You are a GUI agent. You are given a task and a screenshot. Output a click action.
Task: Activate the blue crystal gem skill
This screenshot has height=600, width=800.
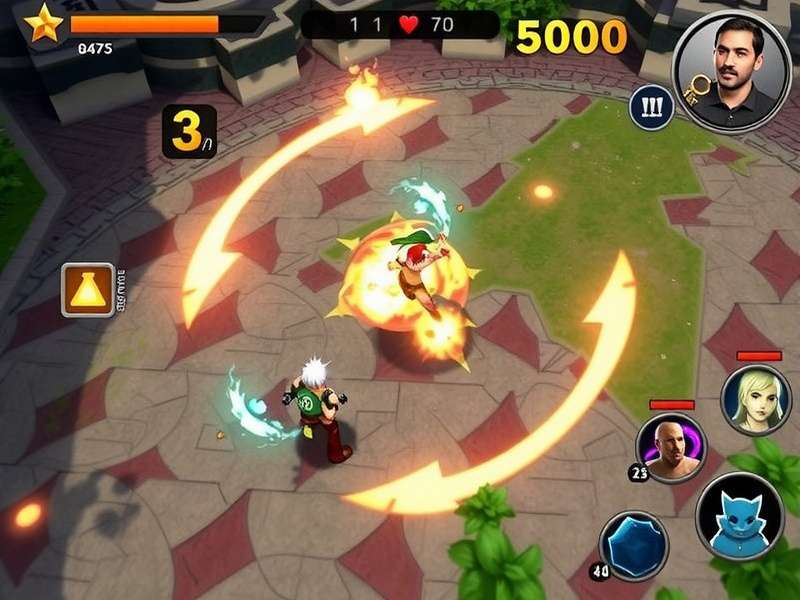(634, 545)
